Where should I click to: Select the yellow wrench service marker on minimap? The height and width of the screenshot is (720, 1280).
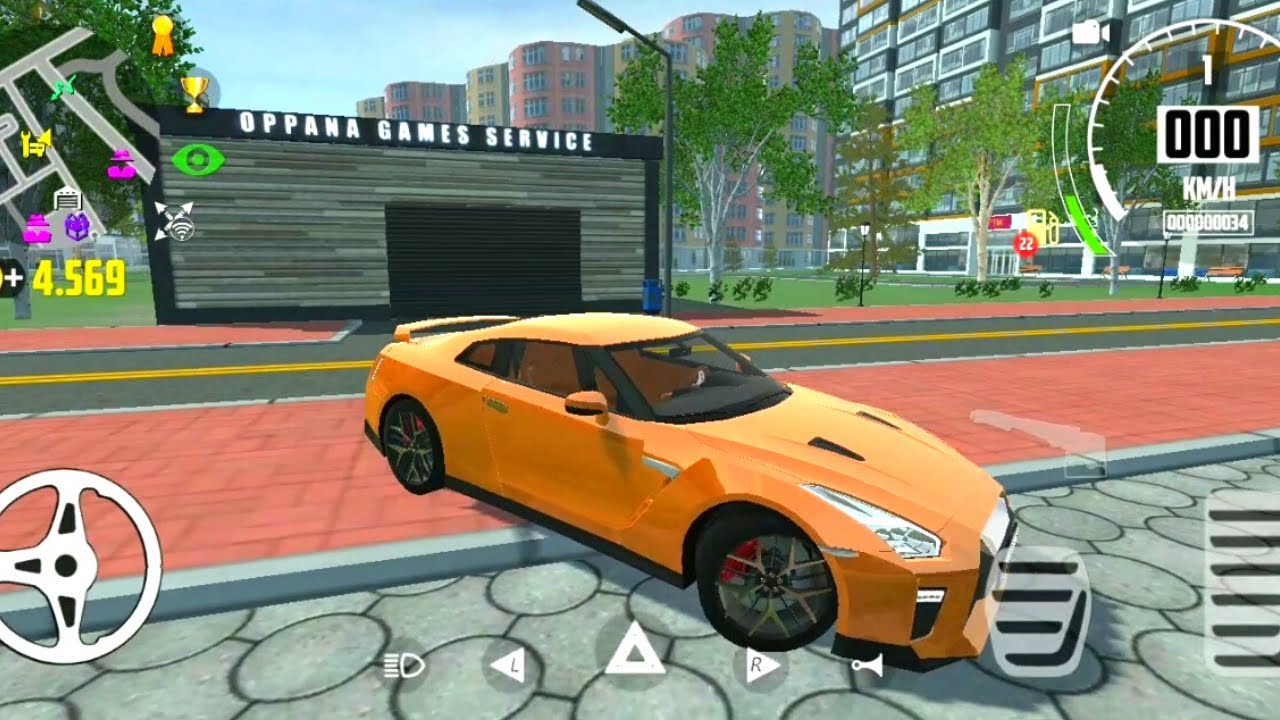click(x=36, y=141)
